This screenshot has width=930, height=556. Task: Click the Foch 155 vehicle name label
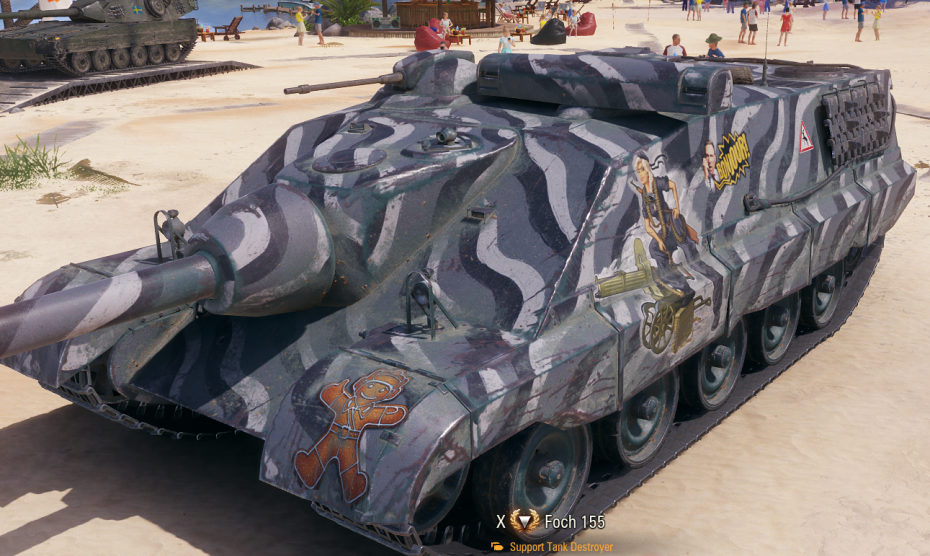[x=574, y=521]
